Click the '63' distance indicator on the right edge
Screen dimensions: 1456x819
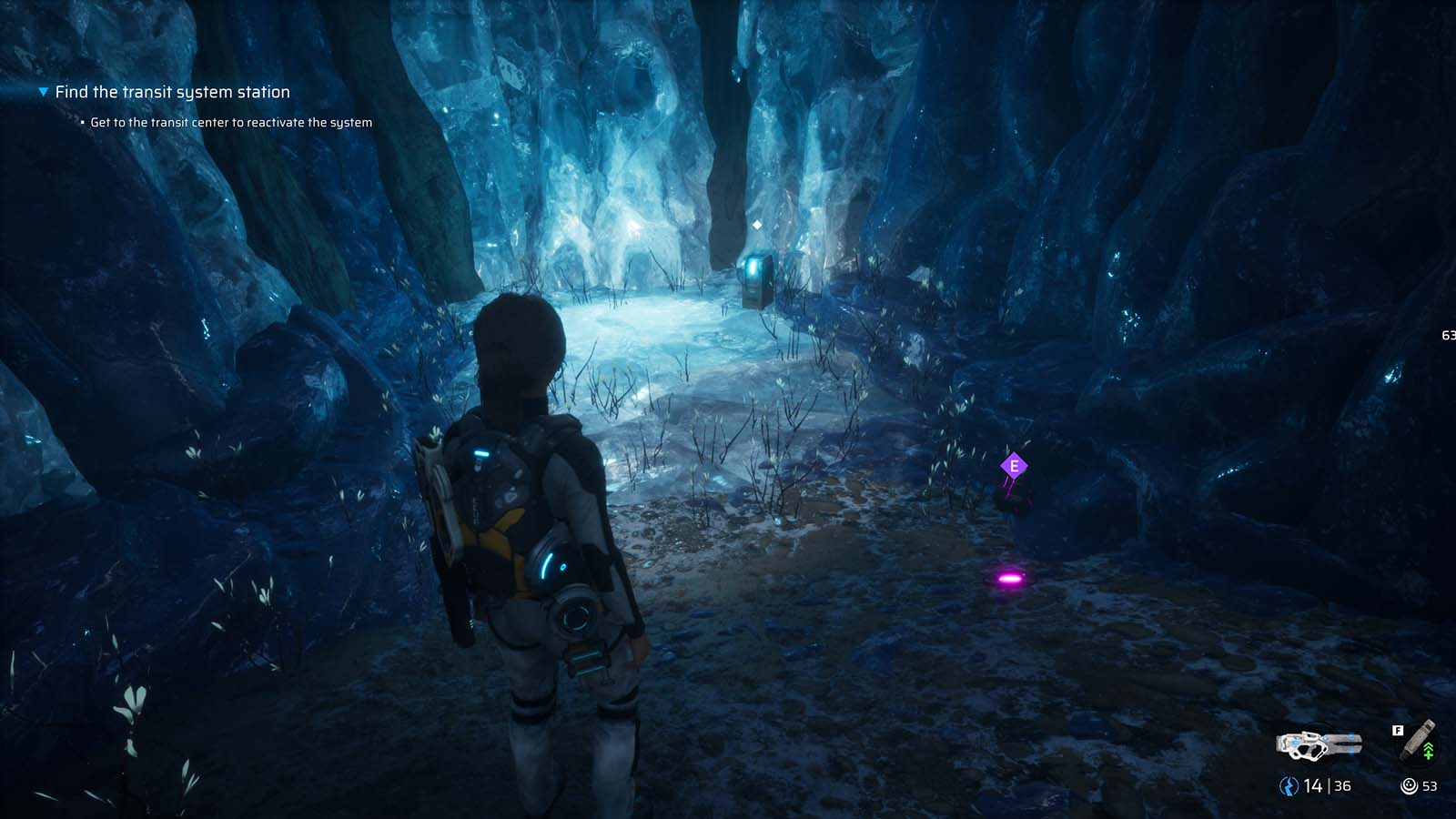click(1449, 335)
